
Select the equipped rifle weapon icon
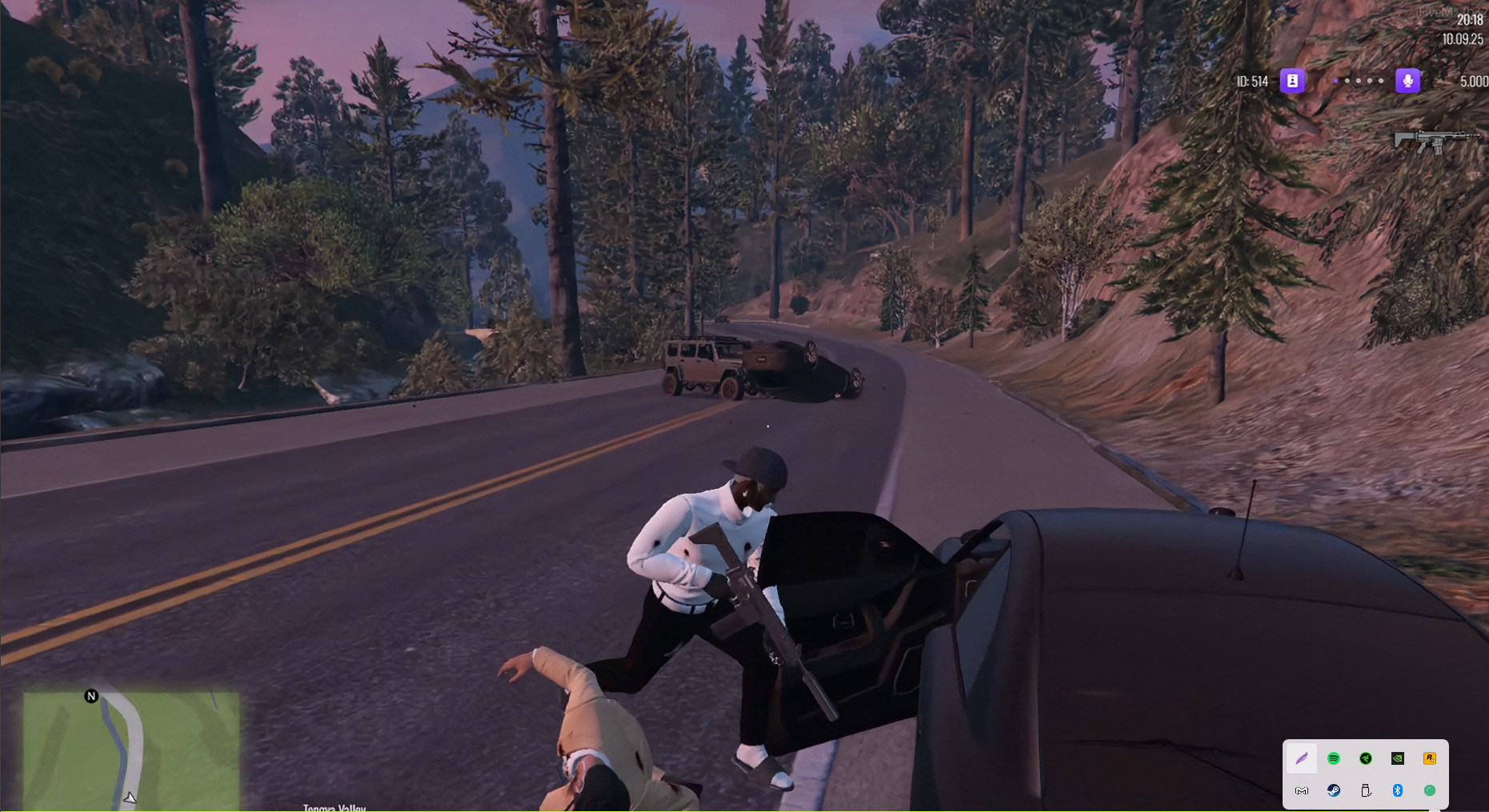1435,142
